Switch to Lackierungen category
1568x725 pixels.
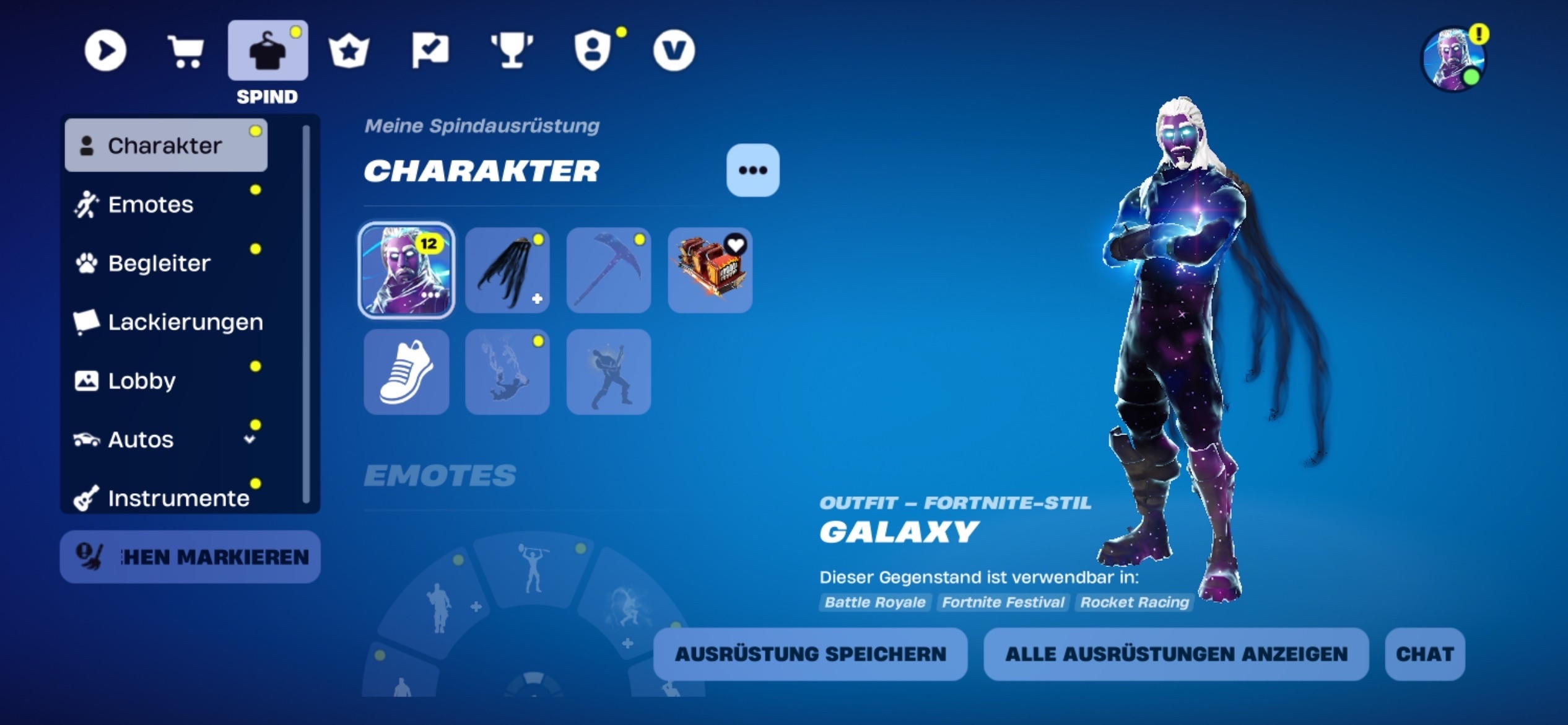(x=185, y=322)
